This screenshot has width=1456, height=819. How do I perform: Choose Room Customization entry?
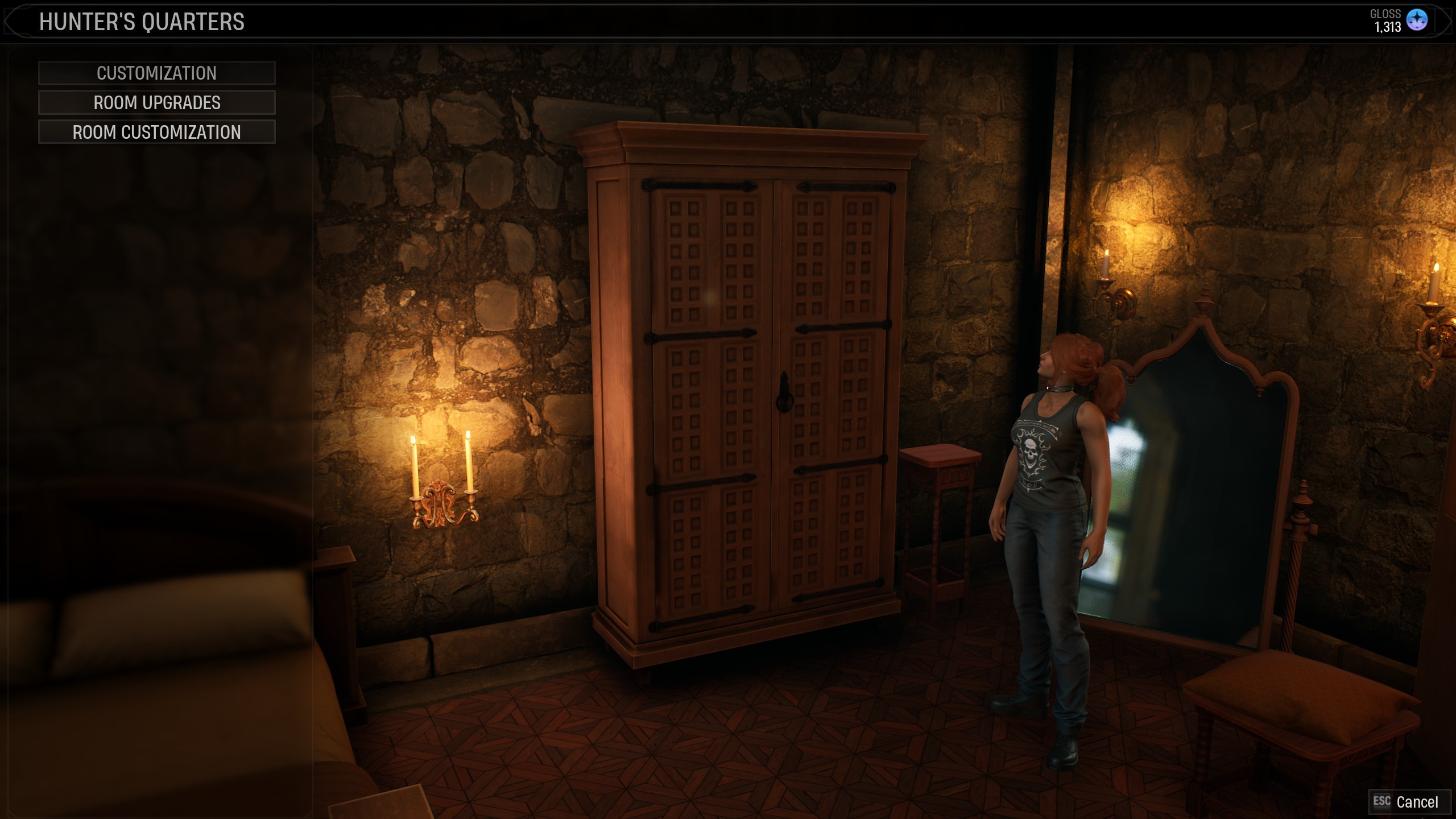156,133
